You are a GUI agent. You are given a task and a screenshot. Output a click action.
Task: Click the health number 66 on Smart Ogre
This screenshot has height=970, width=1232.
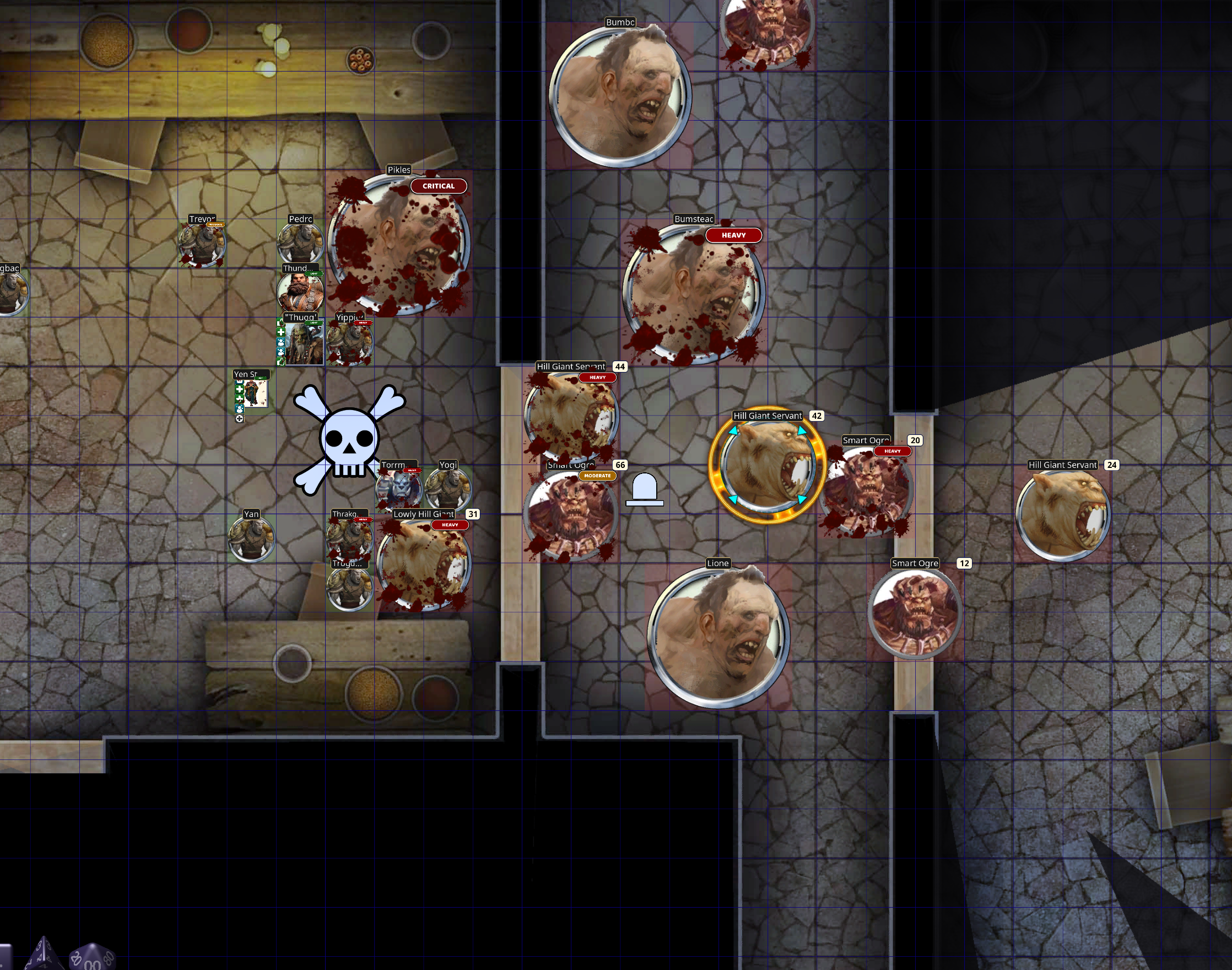tap(619, 464)
